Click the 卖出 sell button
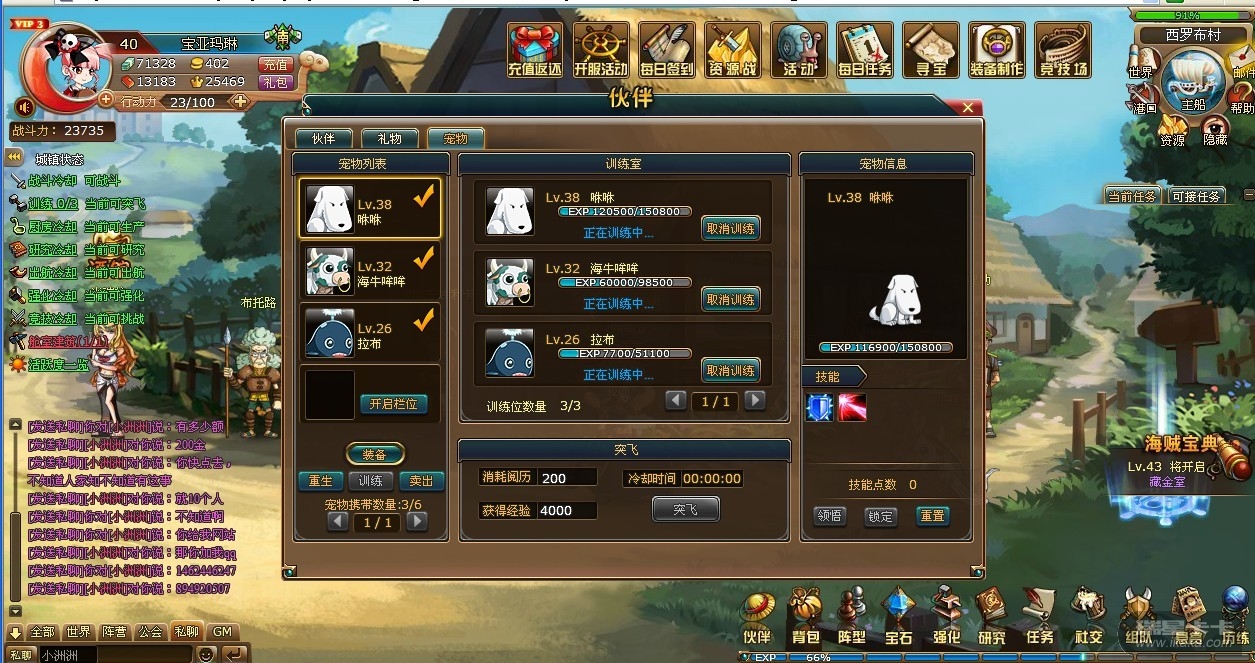Image resolution: width=1255 pixels, height=663 pixels. tap(422, 481)
